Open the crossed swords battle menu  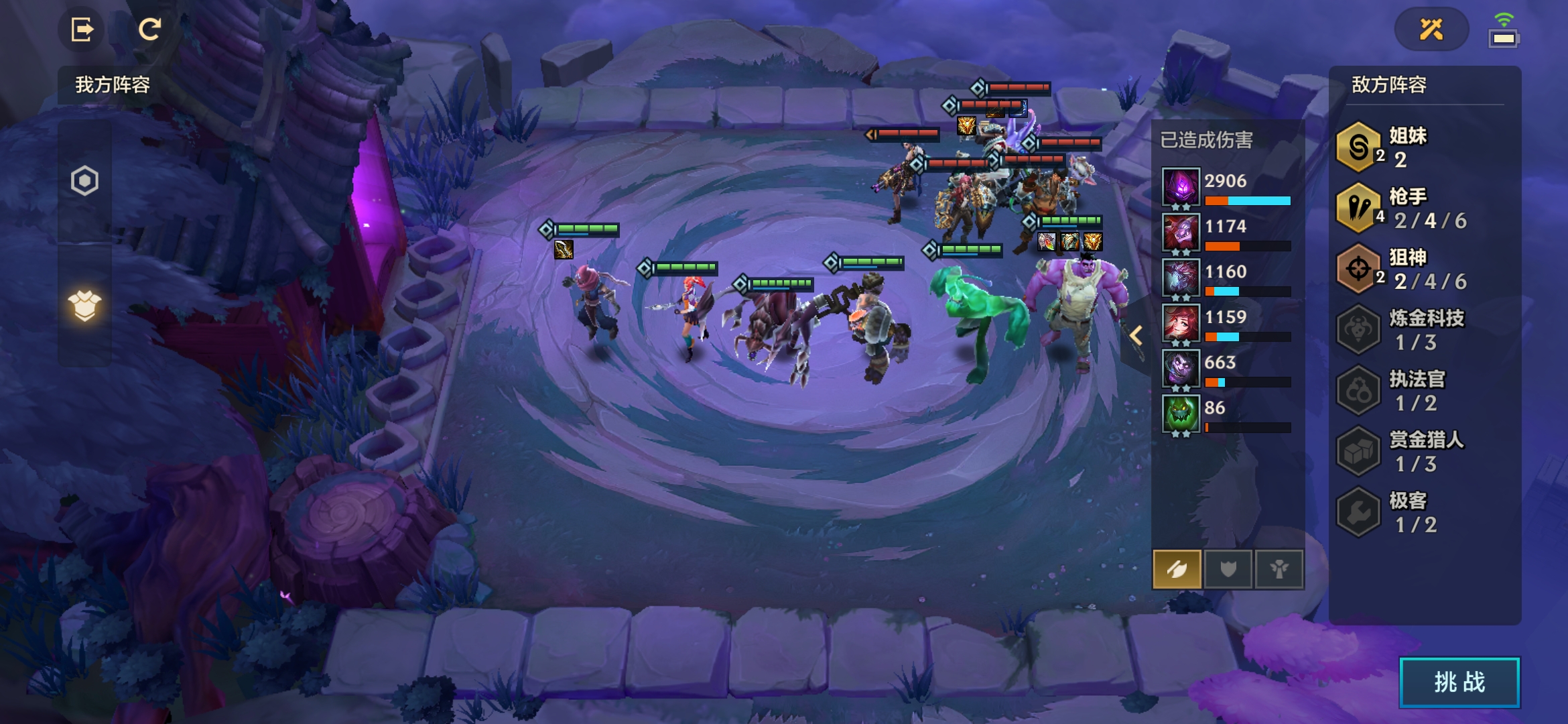(x=1431, y=29)
